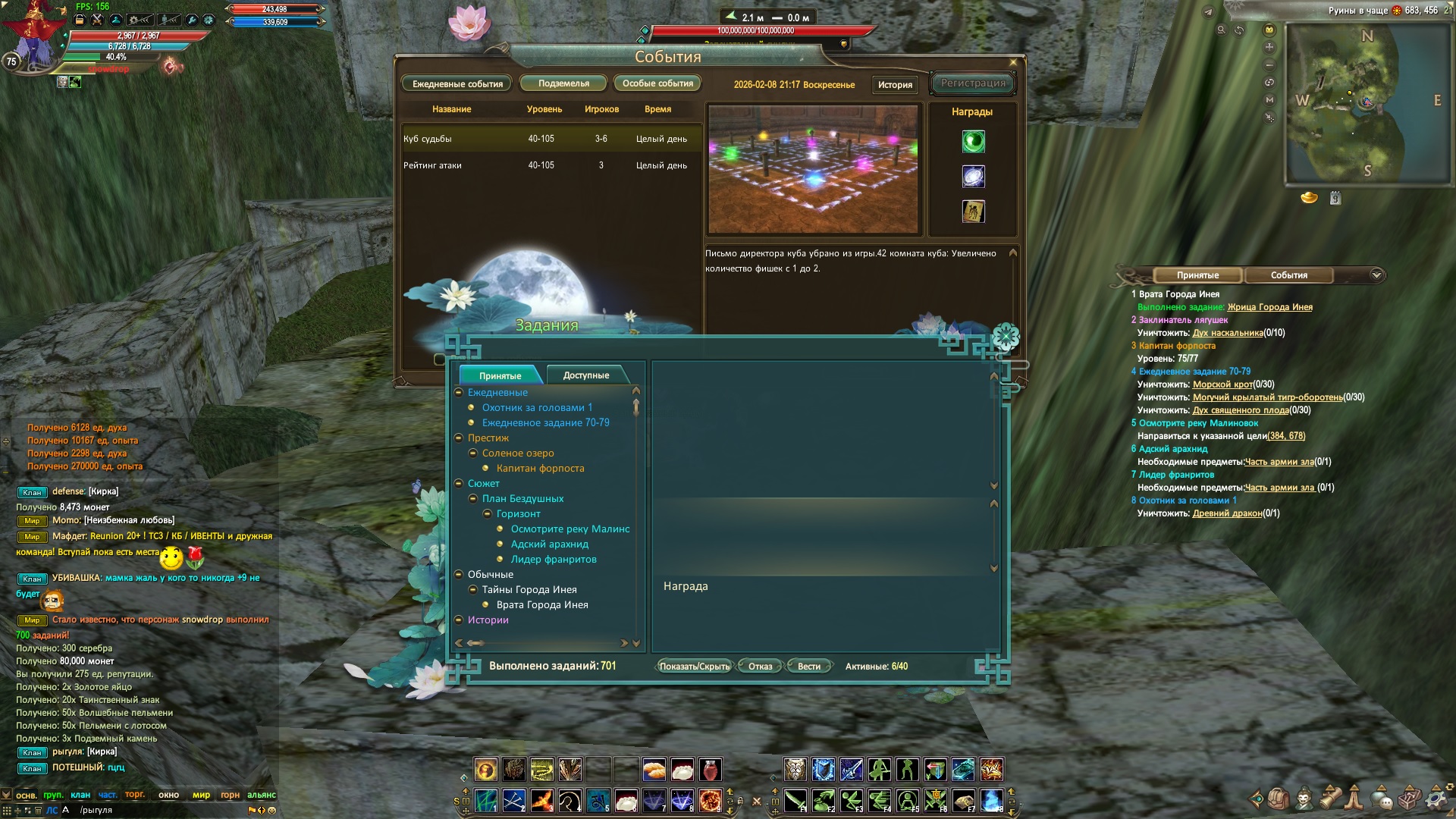
Task: Click the Показать/Скрыть button
Action: (x=694, y=667)
